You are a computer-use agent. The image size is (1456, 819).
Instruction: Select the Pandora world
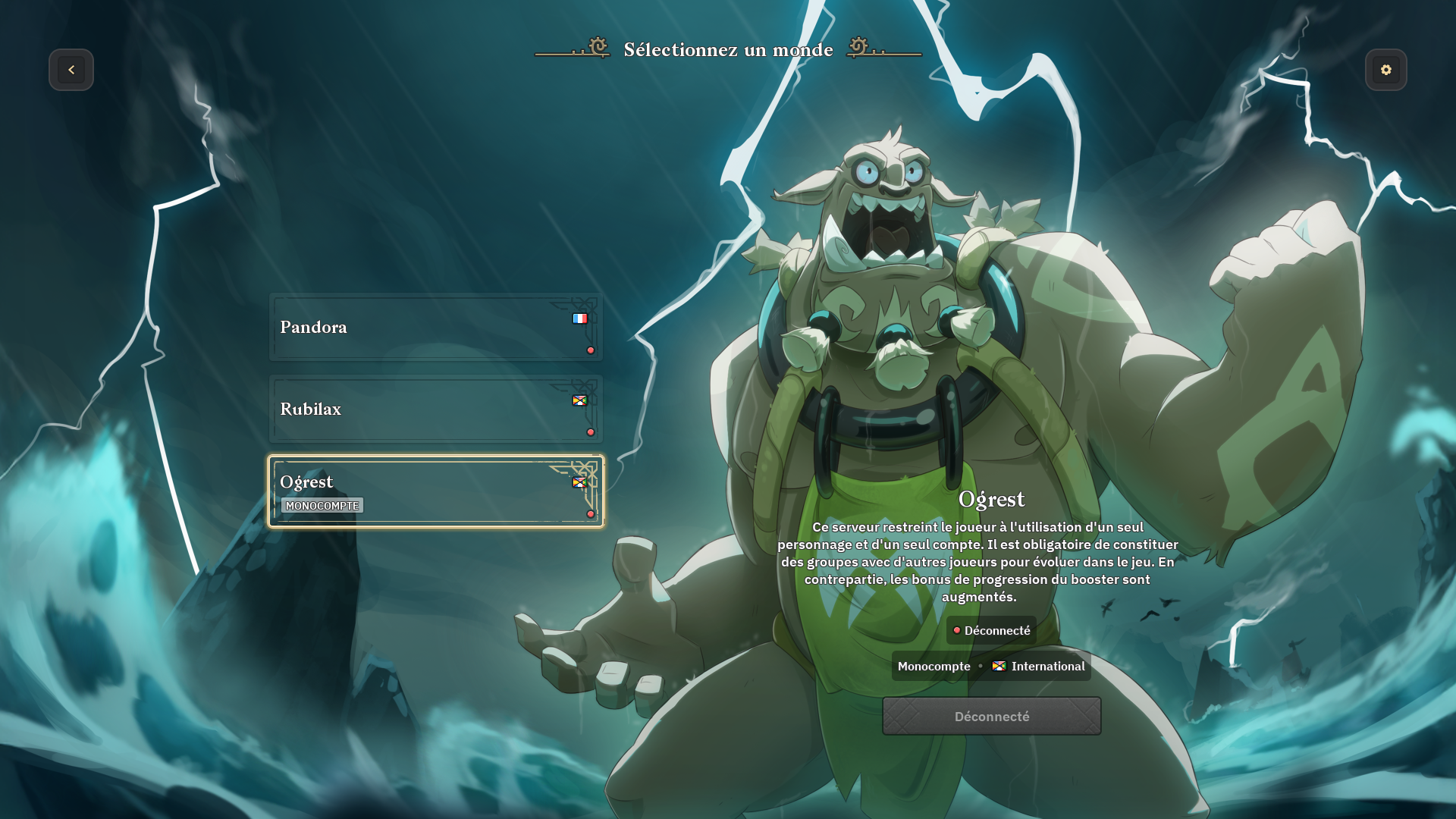pos(435,328)
